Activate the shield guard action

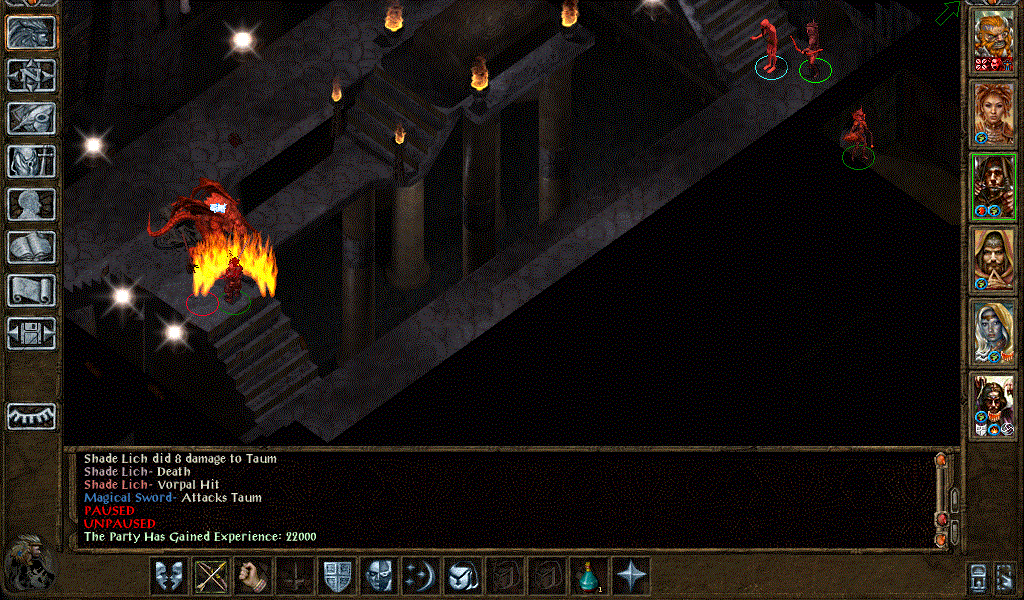pos(336,576)
